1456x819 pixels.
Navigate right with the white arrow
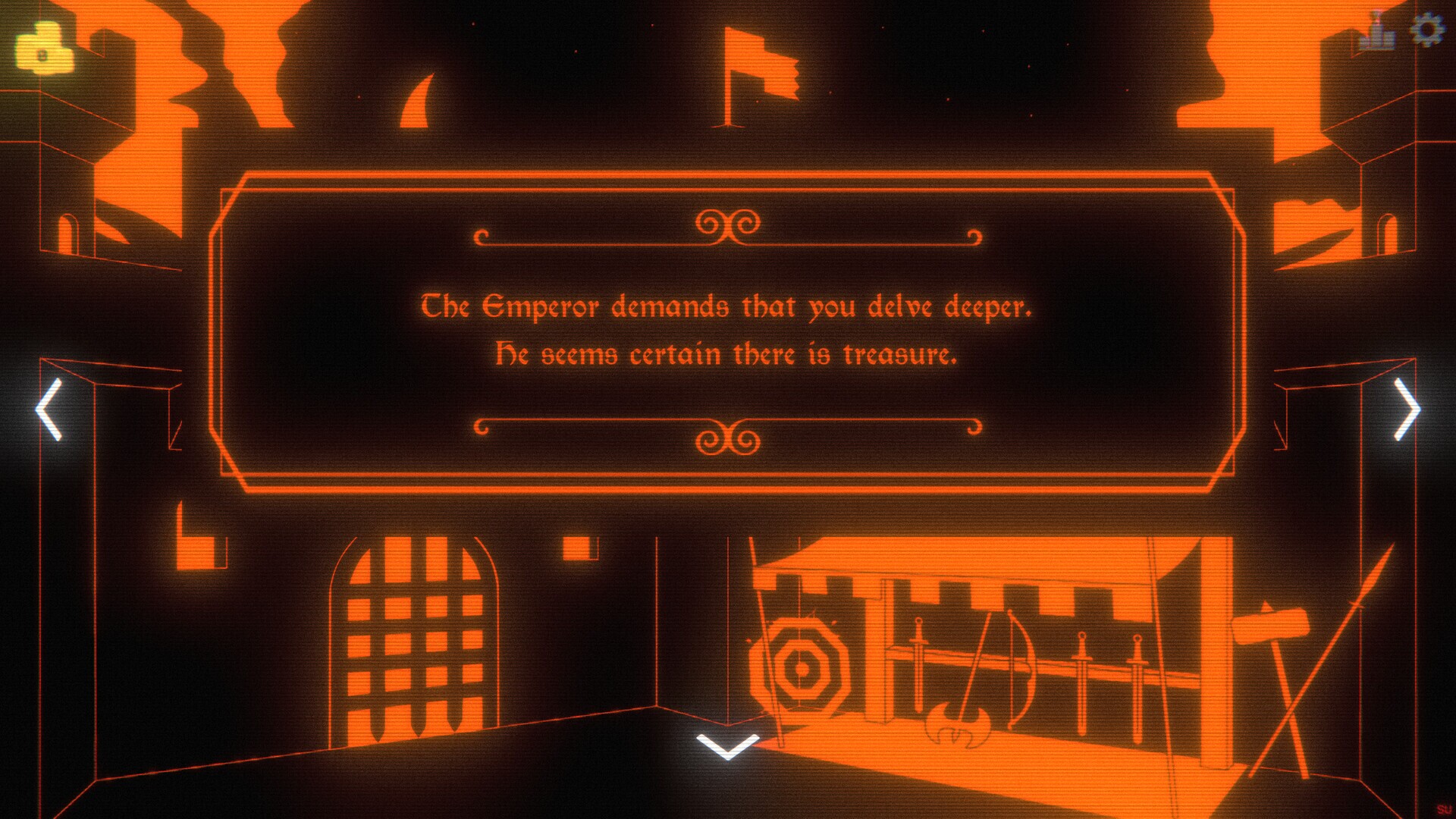click(x=1409, y=409)
